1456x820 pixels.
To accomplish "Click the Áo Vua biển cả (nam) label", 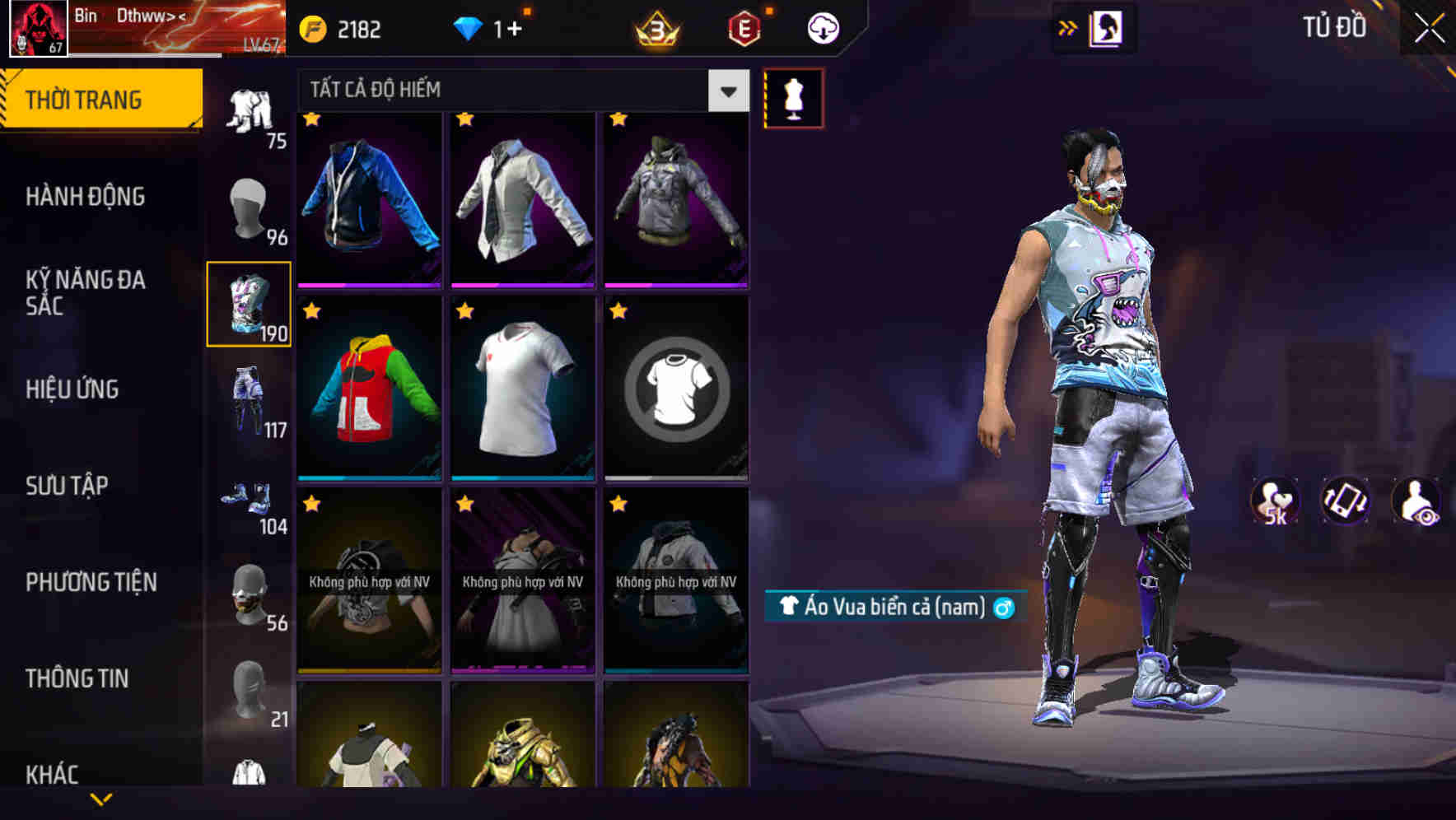I will click(893, 607).
